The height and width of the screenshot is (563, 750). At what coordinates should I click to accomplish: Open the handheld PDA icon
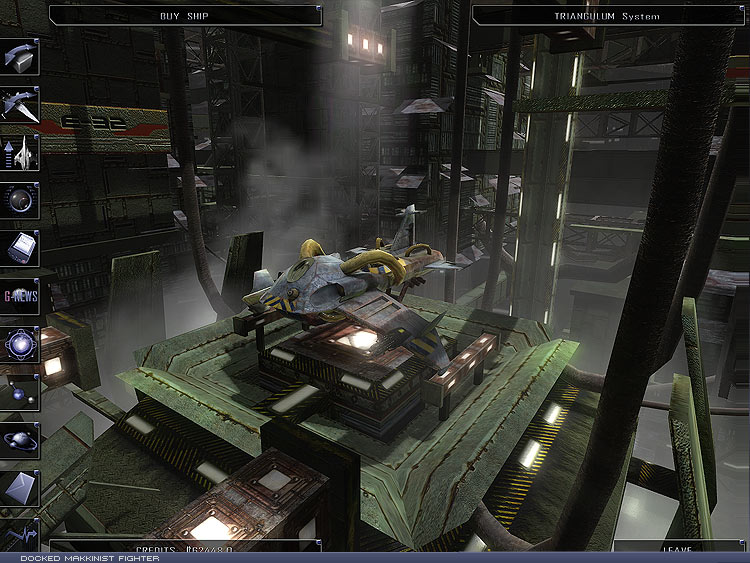pyautogui.click(x=19, y=247)
